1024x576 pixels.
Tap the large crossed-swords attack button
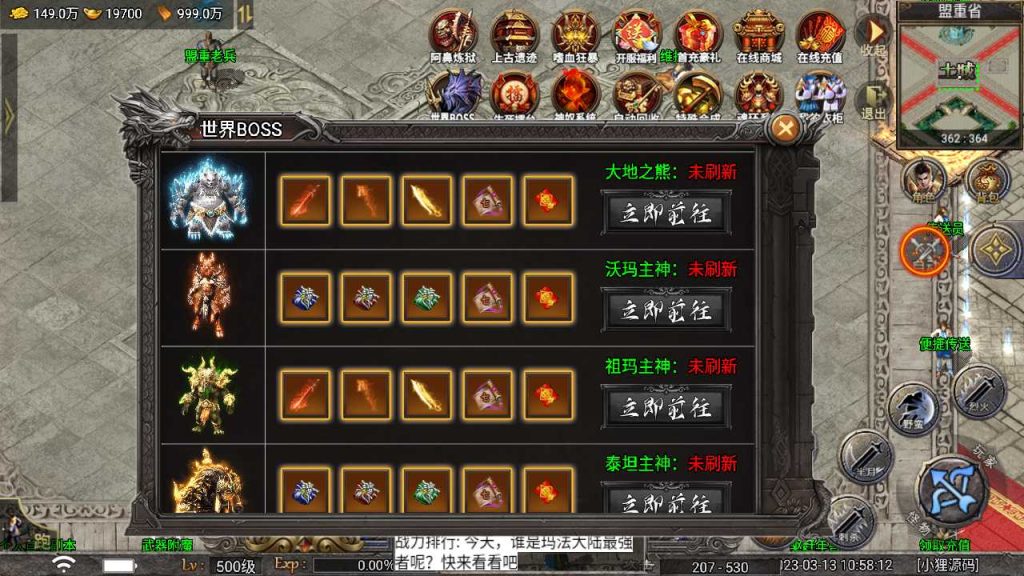click(951, 488)
